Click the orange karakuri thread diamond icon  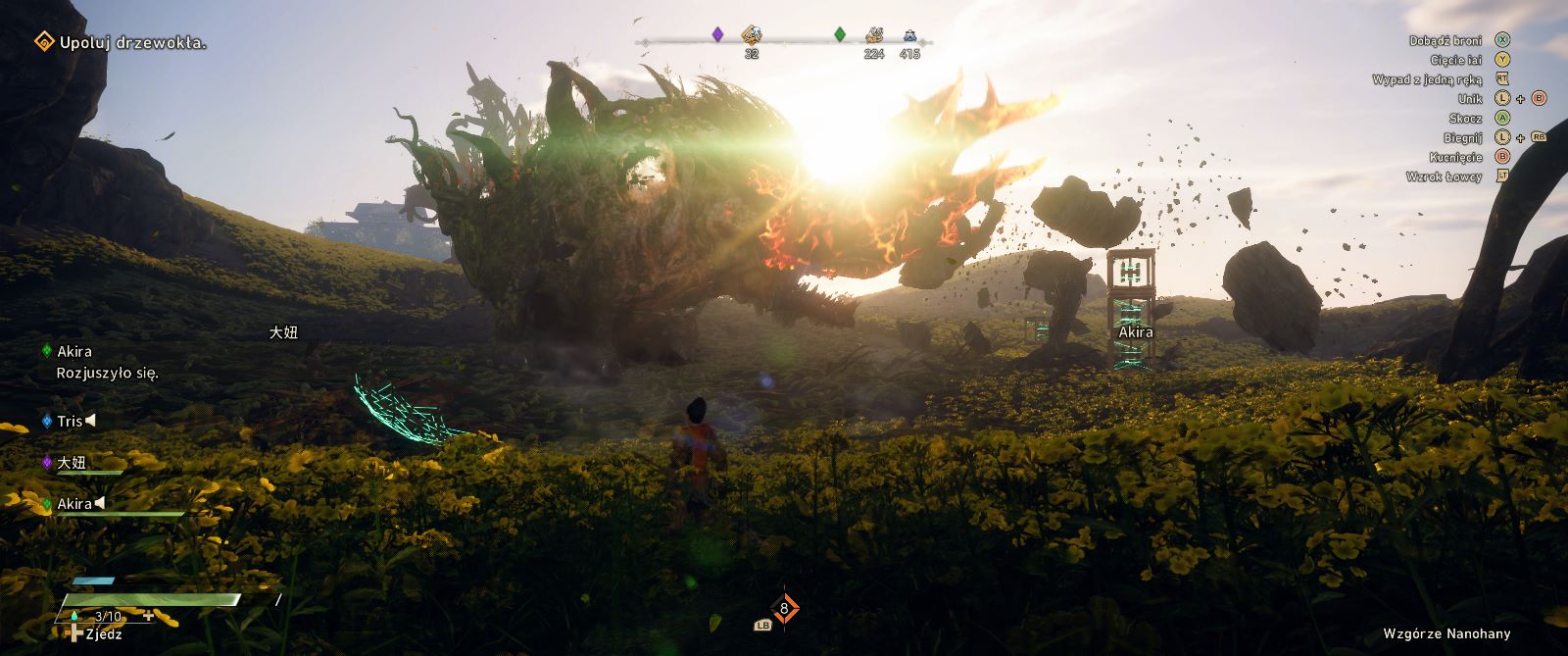coord(784,608)
